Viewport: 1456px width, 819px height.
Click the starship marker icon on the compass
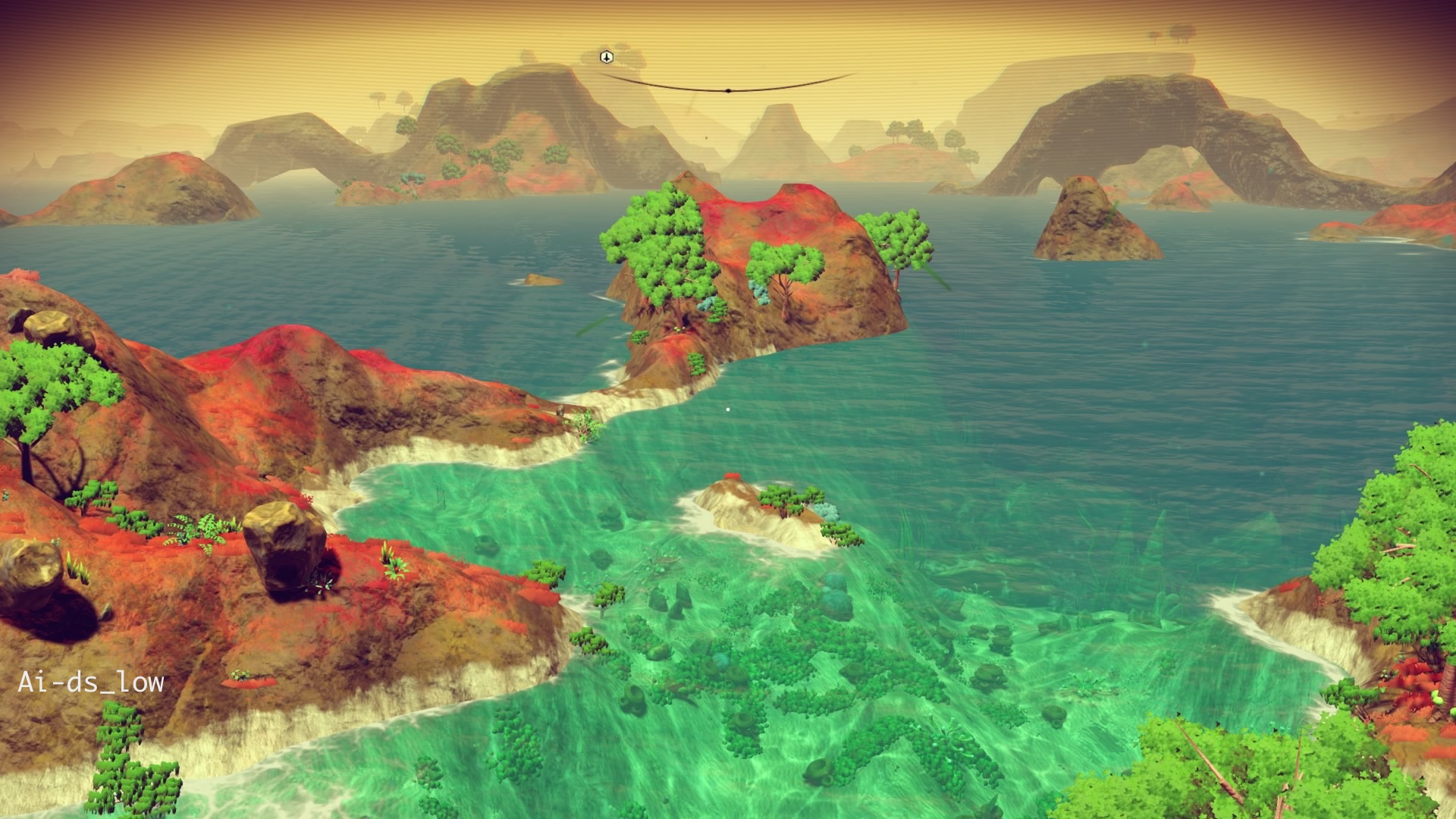point(606,57)
